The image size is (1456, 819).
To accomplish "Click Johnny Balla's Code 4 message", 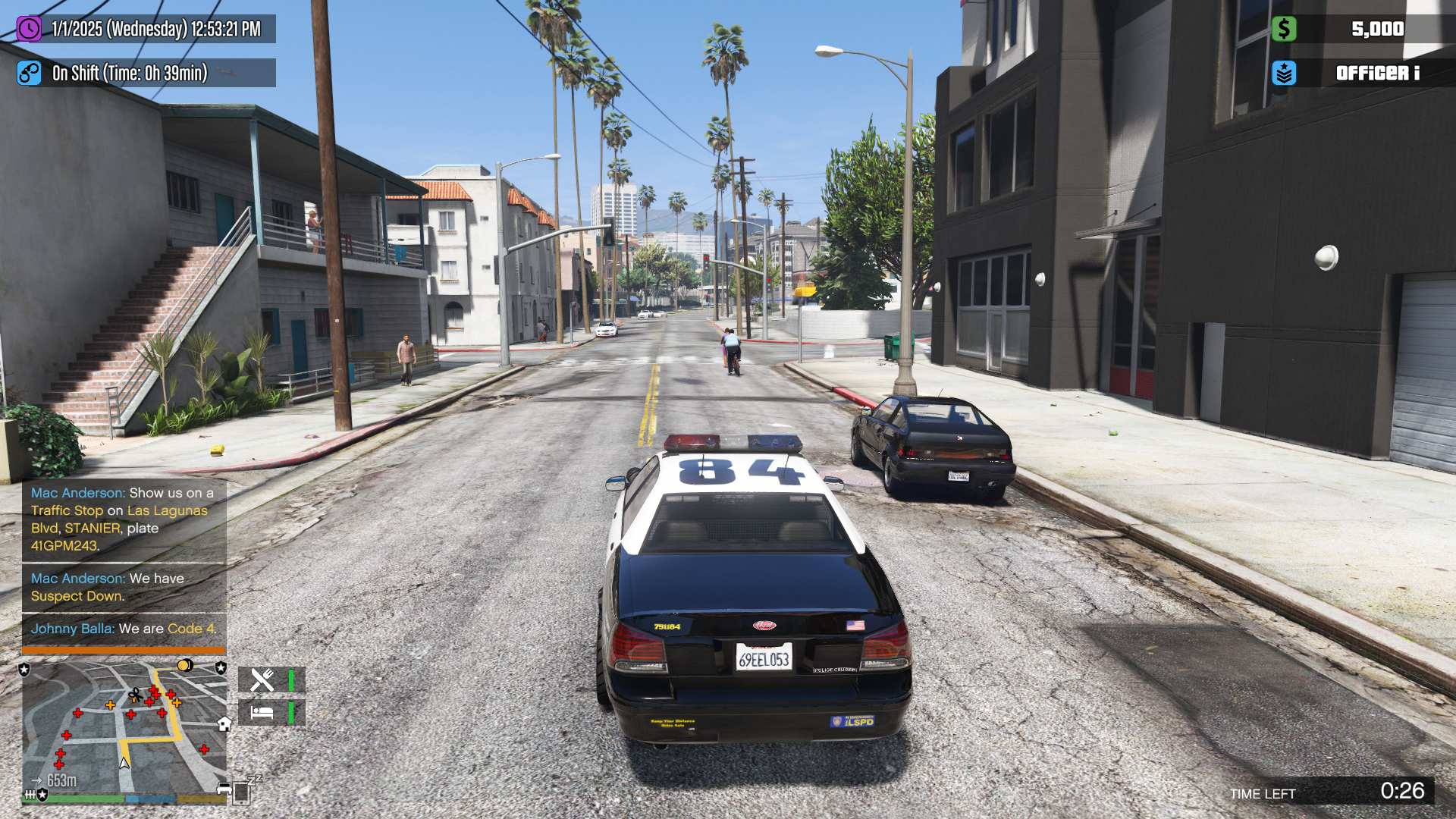I will pyautogui.click(x=124, y=629).
